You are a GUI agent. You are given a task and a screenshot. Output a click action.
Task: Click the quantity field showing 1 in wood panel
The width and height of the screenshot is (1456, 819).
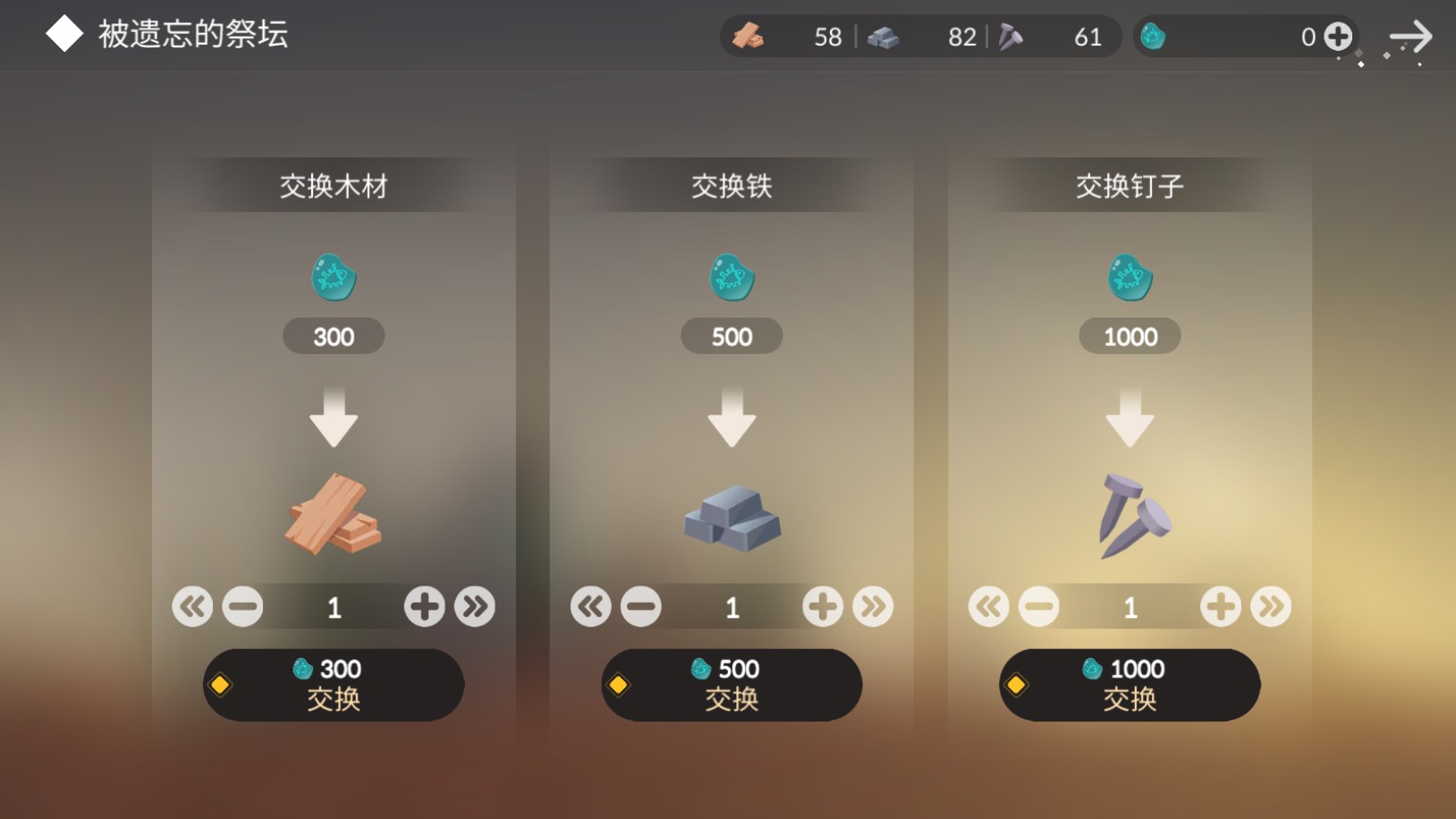click(x=334, y=605)
